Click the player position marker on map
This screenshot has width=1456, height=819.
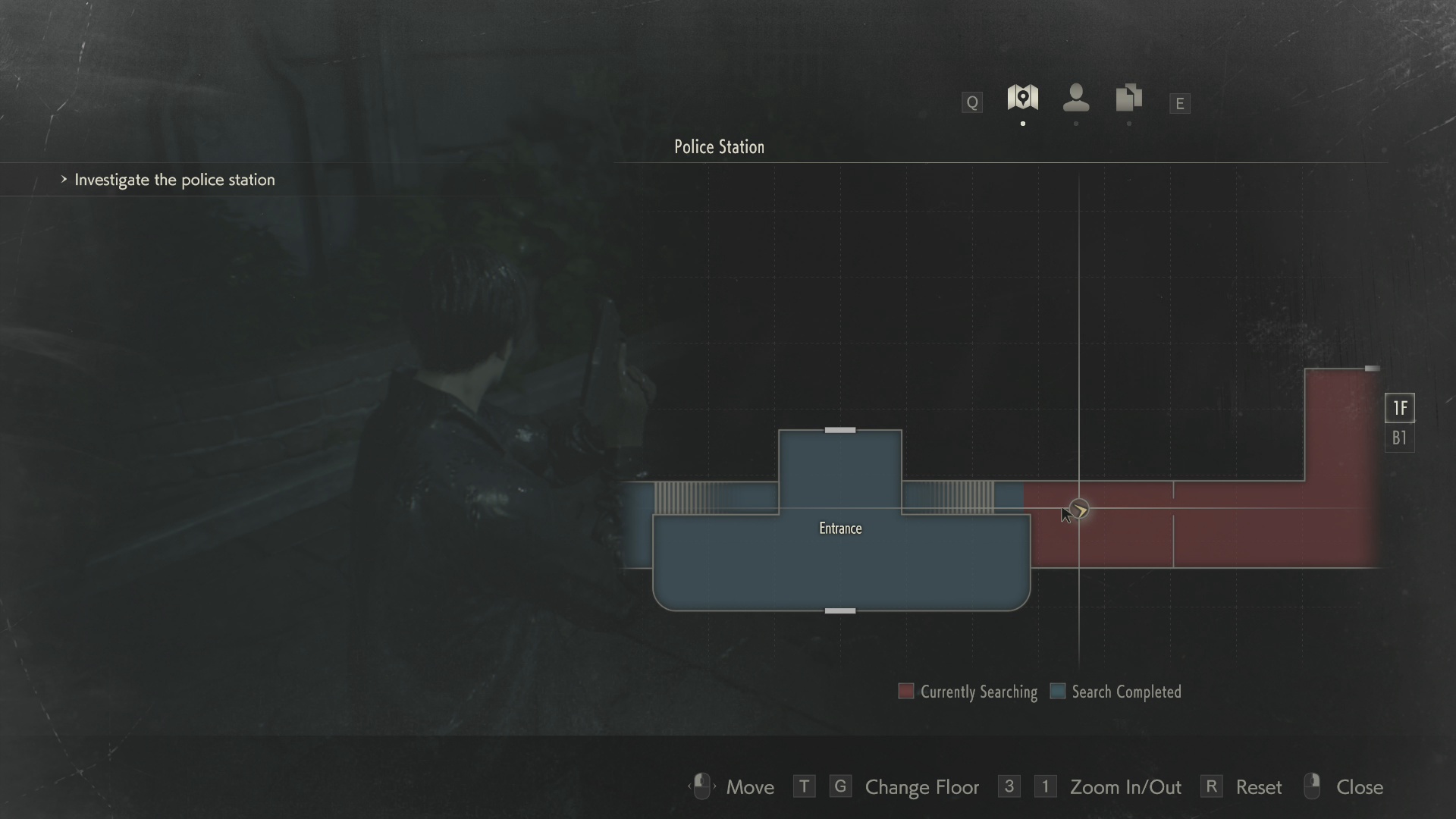(x=1079, y=510)
